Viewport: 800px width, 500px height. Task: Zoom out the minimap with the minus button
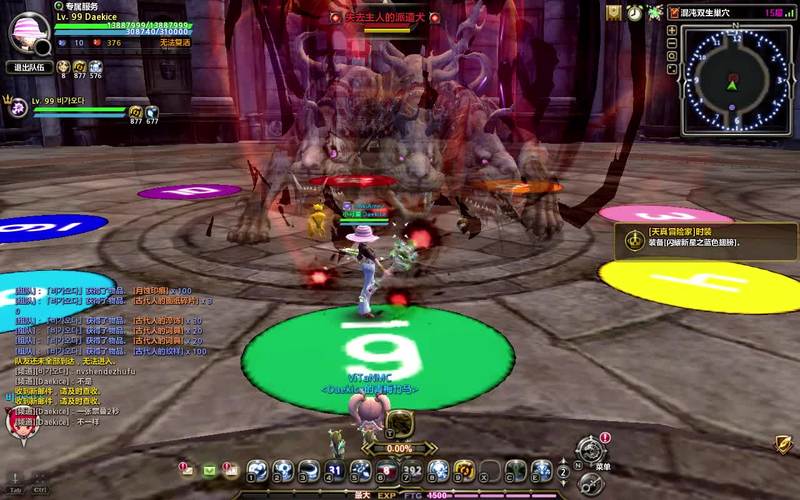click(x=672, y=44)
